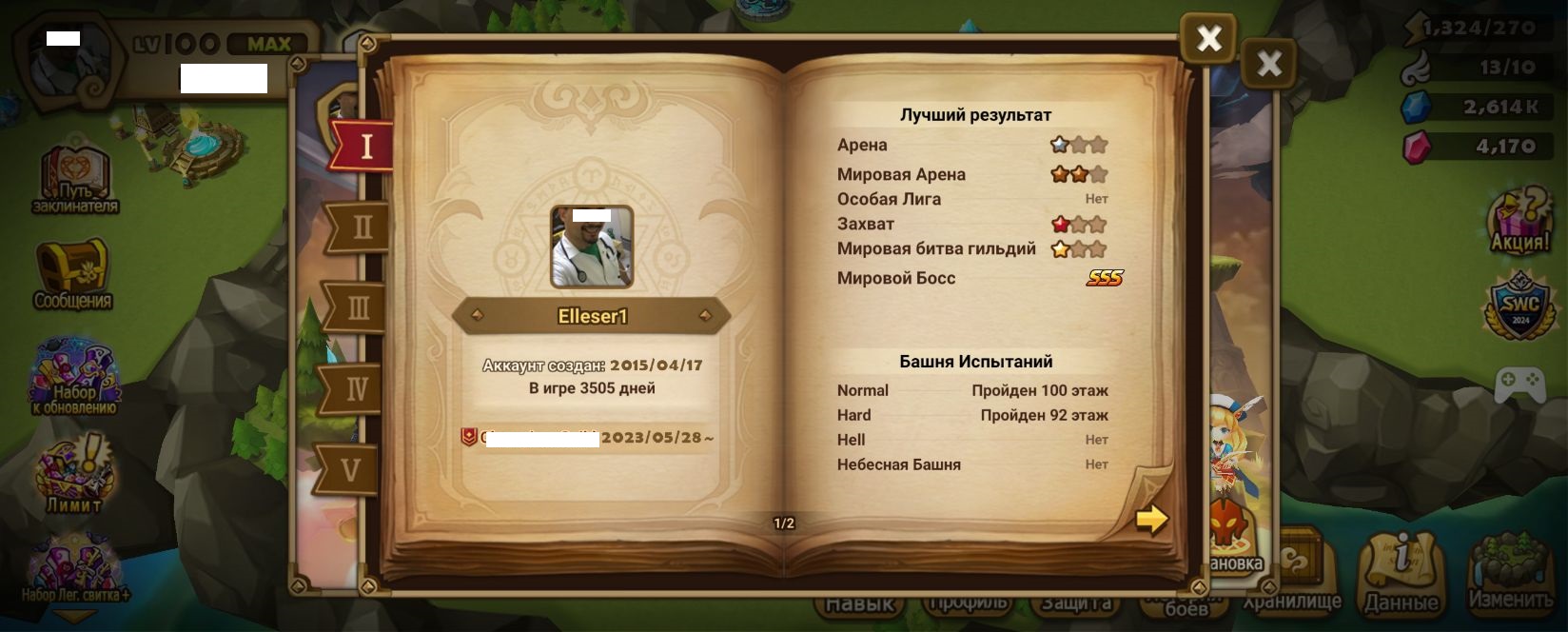1568x632 pixels.
Task: Turn to next page with yellow arrow
Action: tap(1151, 519)
